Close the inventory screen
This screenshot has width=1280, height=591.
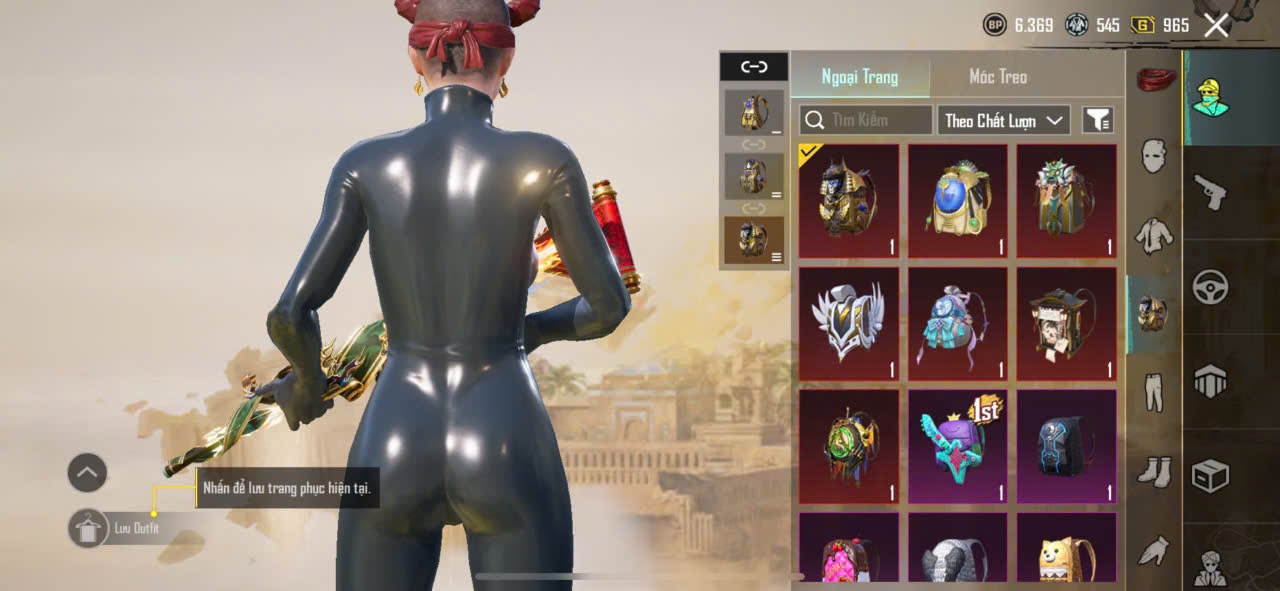[1216, 25]
